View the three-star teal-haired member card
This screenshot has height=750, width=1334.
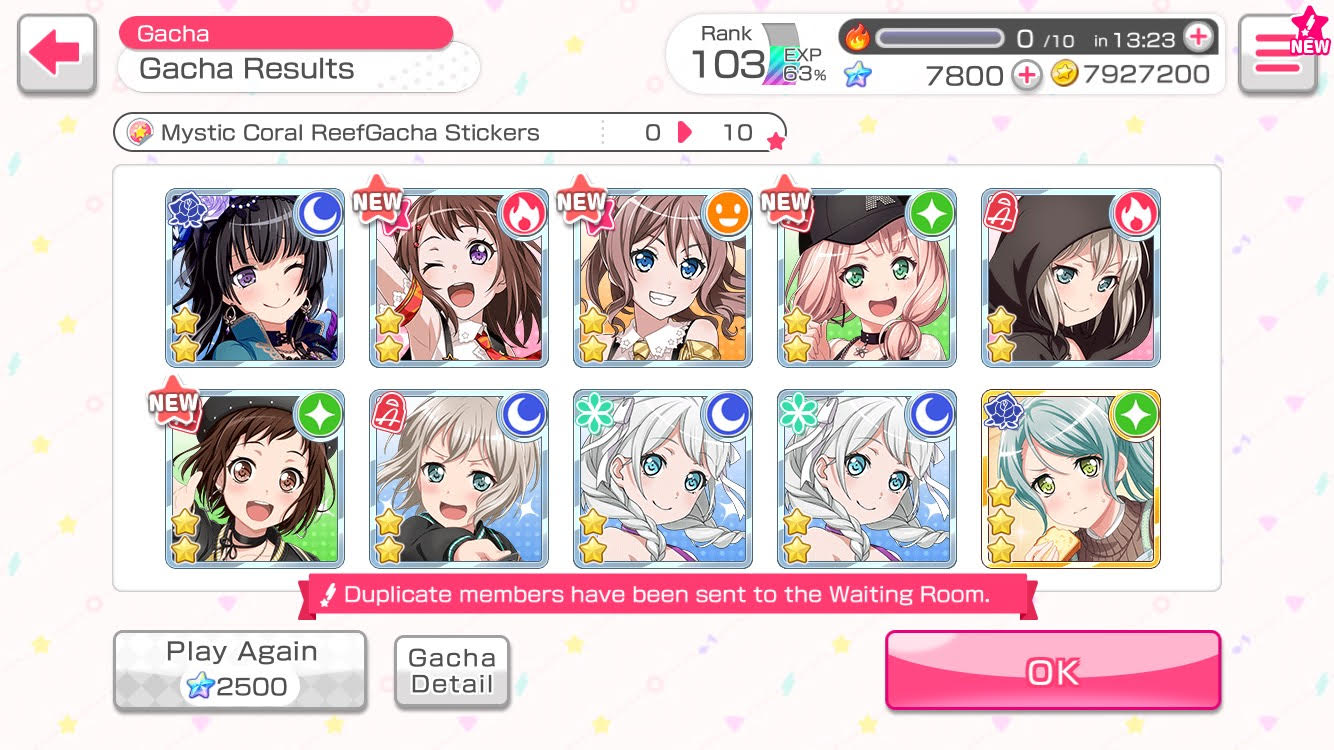tap(1071, 479)
